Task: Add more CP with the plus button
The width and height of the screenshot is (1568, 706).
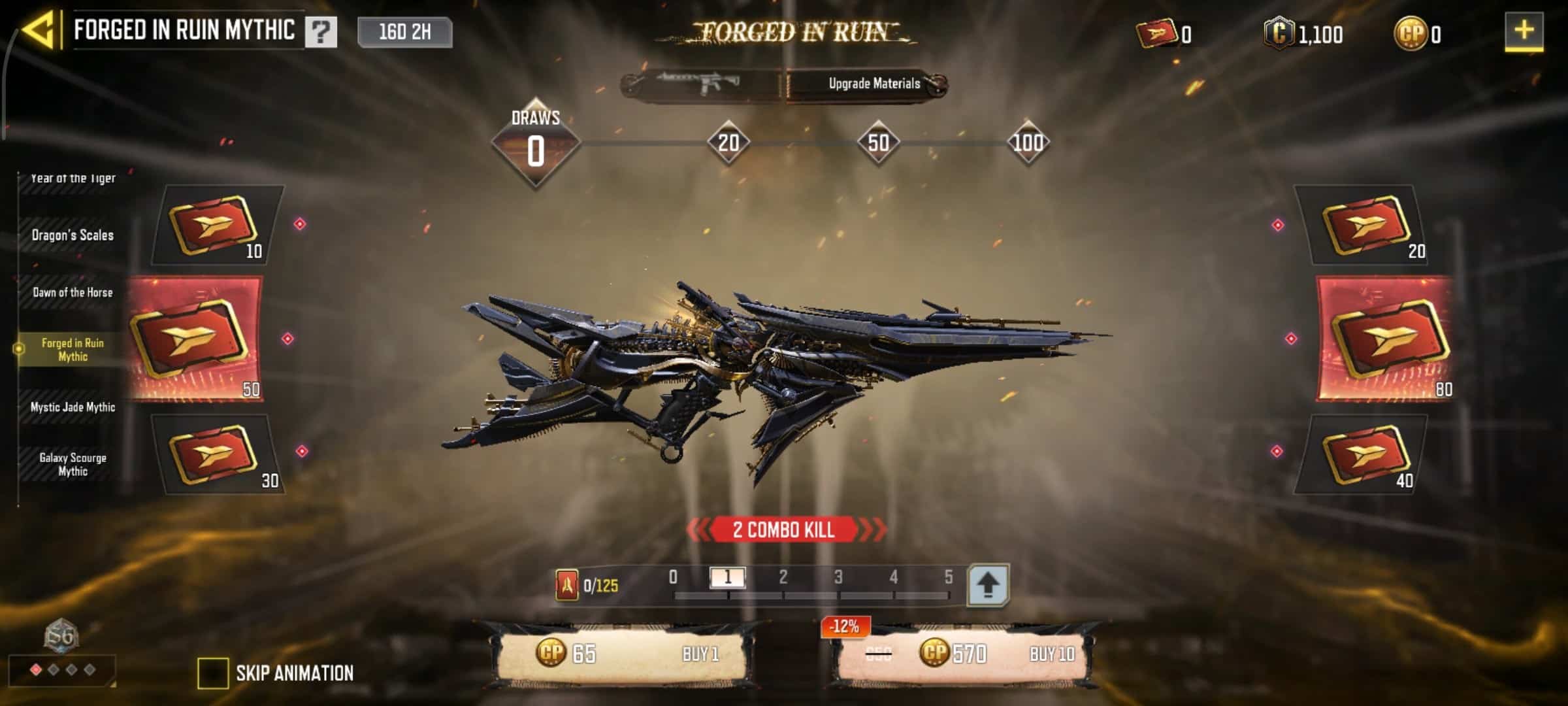Action: point(1524,31)
